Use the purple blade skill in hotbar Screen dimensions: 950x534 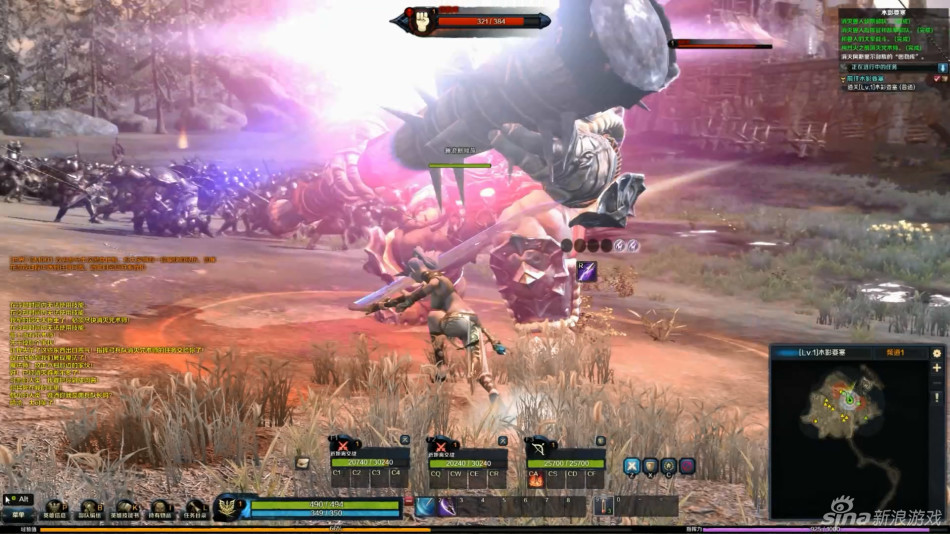point(446,507)
